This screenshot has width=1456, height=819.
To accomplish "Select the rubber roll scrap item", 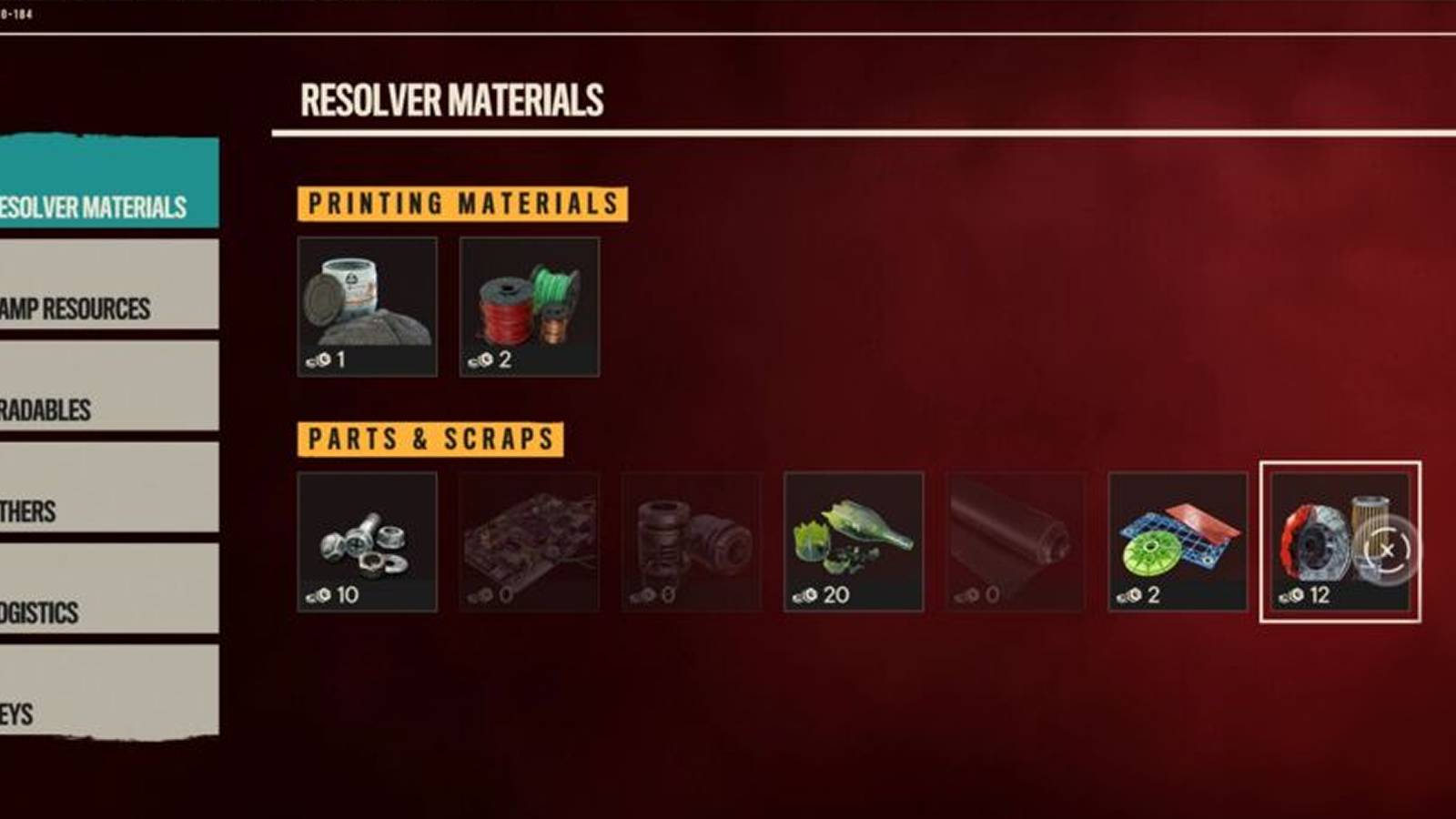I will click(x=1016, y=544).
